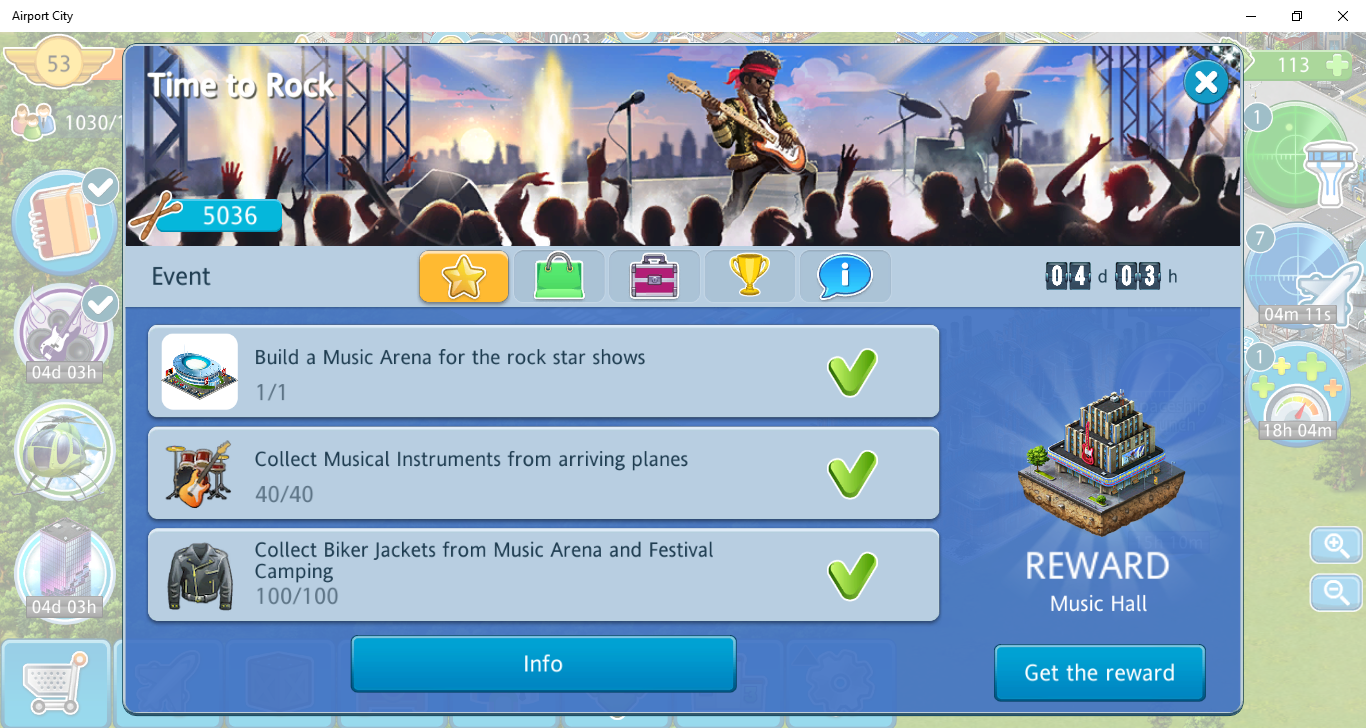Viewport: 1366px width, 728px height.
Task: Switch to the green shopping bag tab
Action: 559,277
